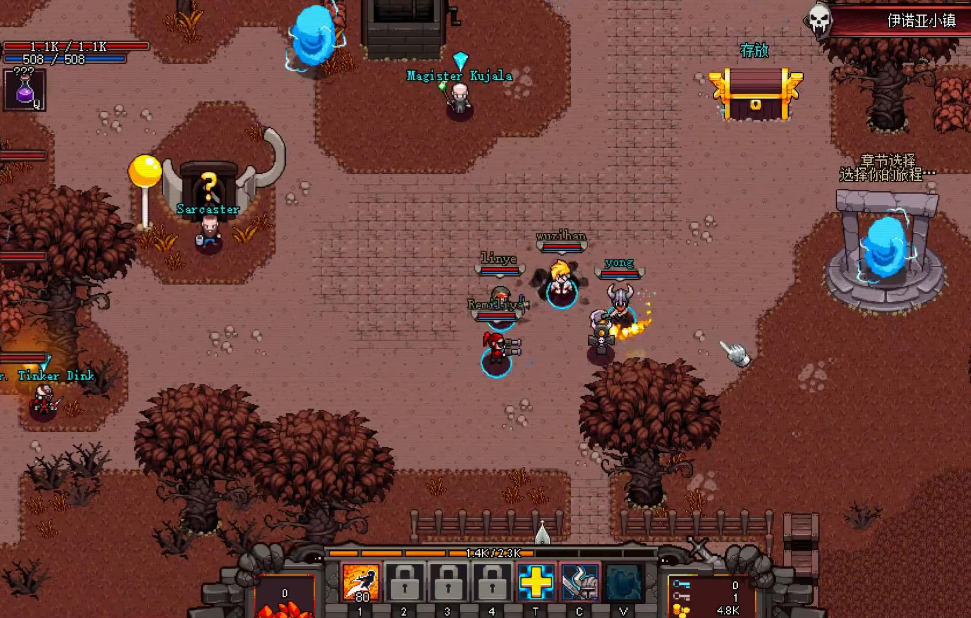Viewport: 971px width, 618px height.
Task: Trigger the yellow cross healing ability
Action: (x=536, y=582)
